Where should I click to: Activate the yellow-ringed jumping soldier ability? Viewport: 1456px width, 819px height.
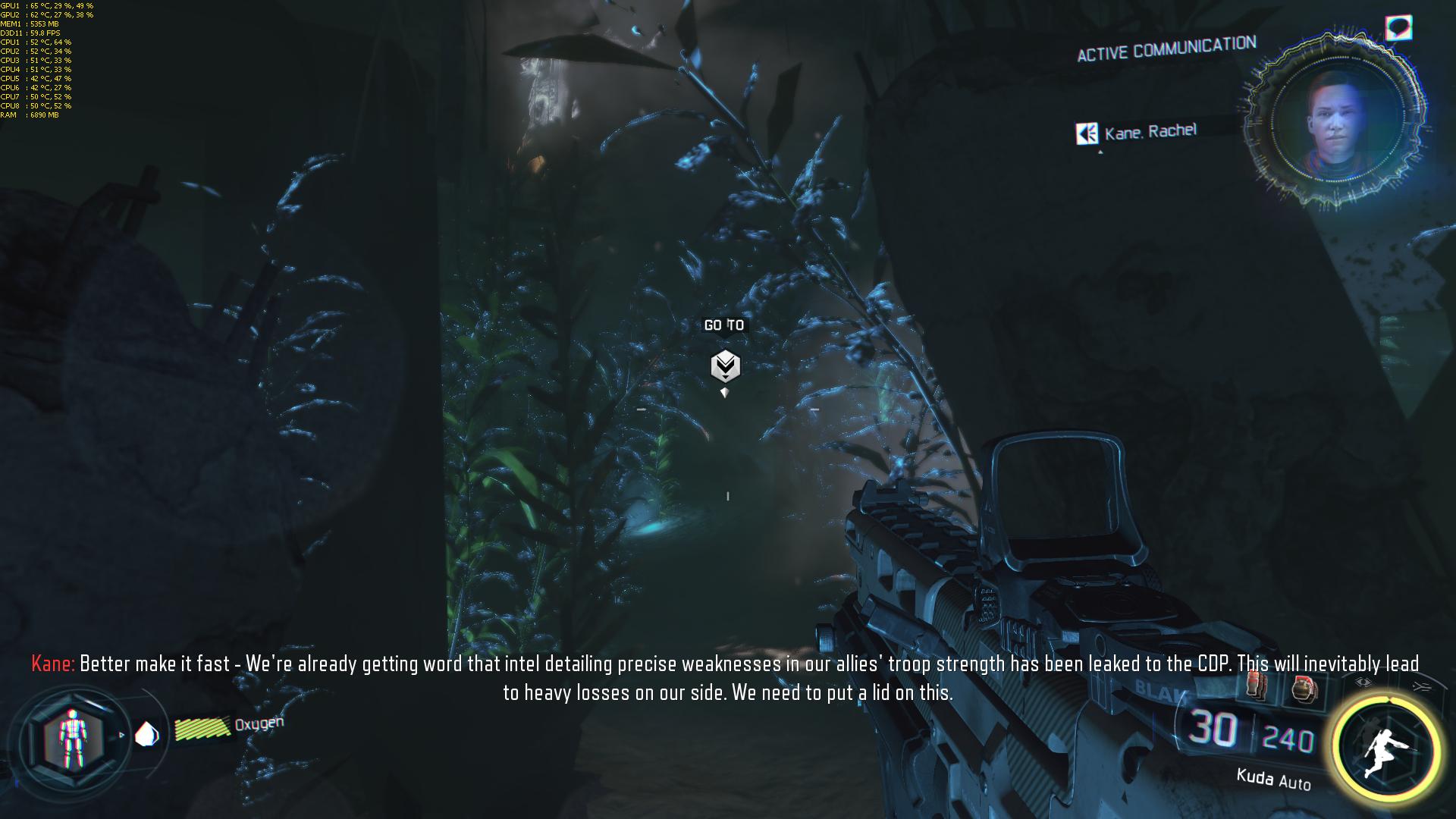(x=1385, y=746)
